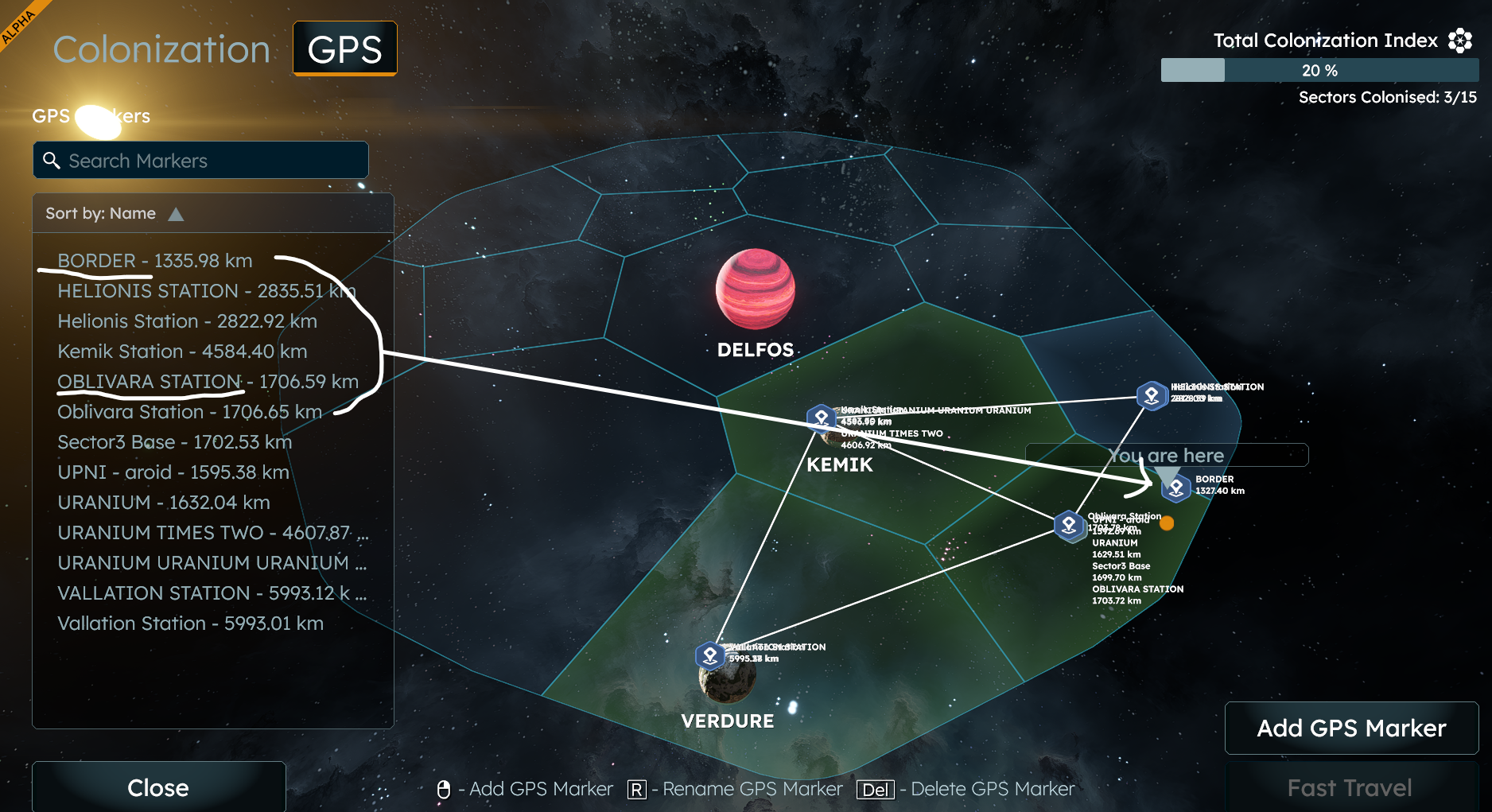This screenshot has height=812, width=1492.
Task: Toggle the Sort by Name order
Action: point(176,214)
